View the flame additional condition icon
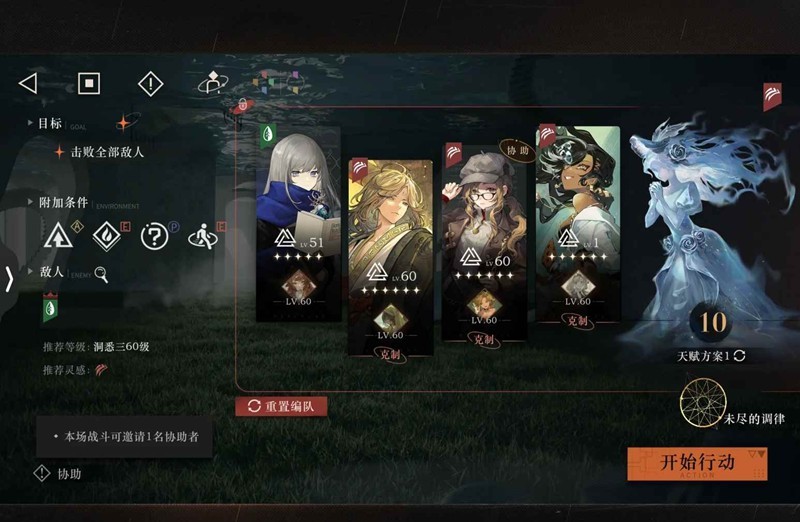 (106, 236)
